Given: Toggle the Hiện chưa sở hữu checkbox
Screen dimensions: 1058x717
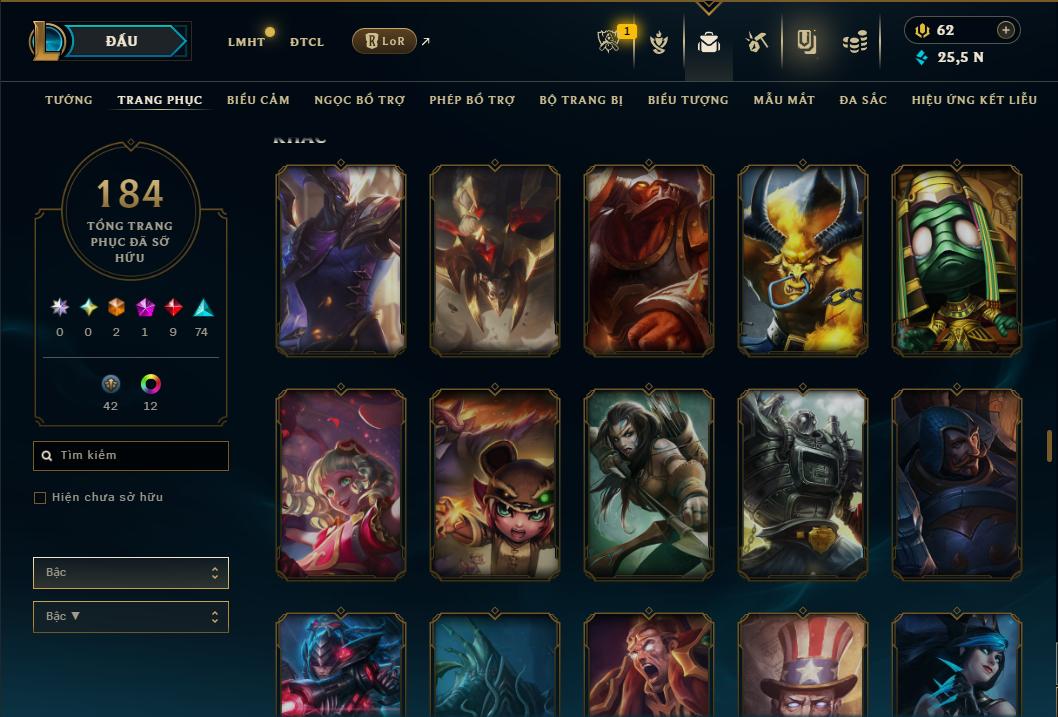Looking at the screenshot, I should click(40, 498).
